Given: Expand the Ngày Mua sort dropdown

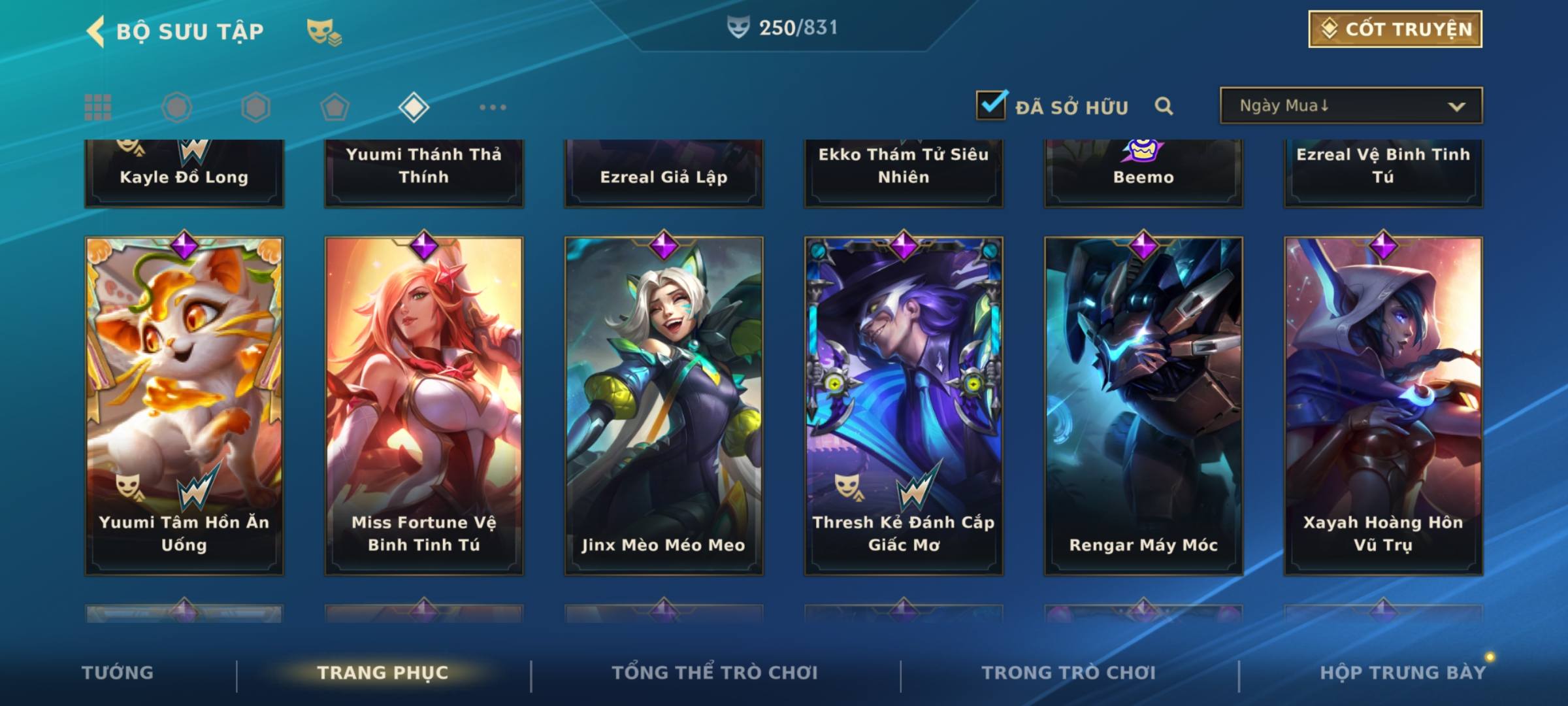Looking at the screenshot, I should 1350,106.
